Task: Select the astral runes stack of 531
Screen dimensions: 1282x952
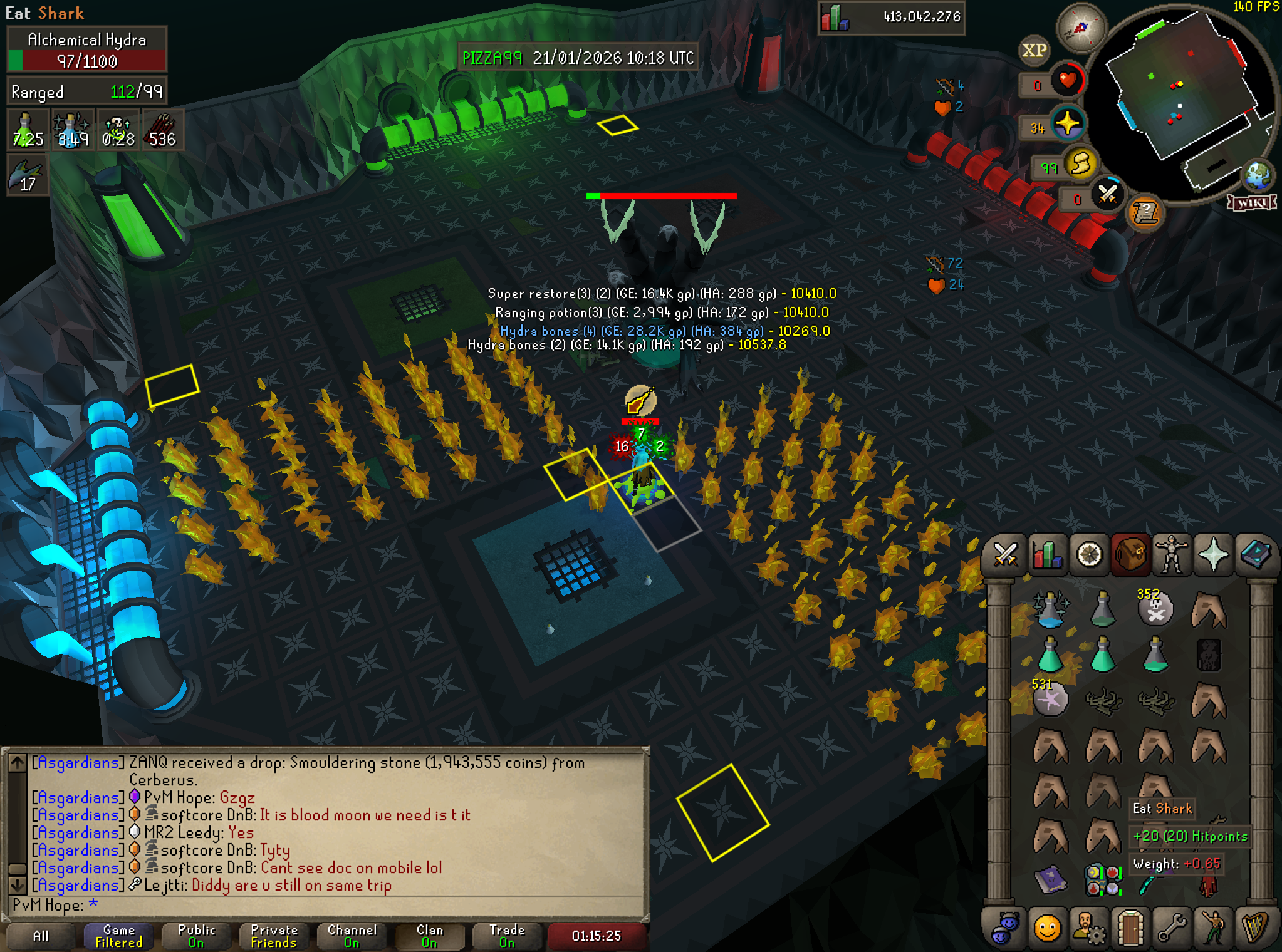Action: click(1050, 699)
